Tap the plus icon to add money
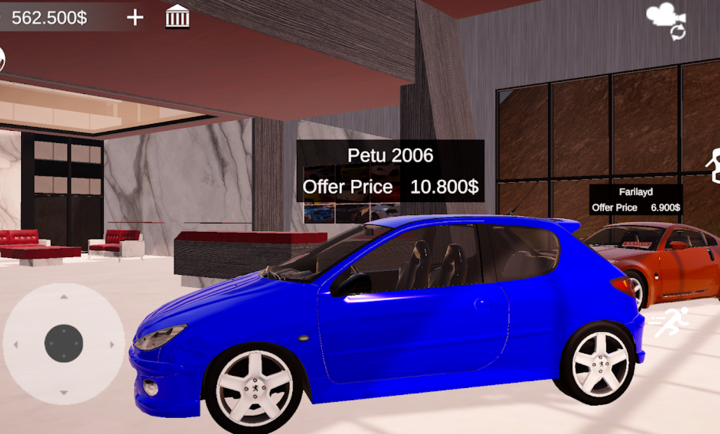The height and width of the screenshot is (434, 720). pyautogui.click(x=135, y=17)
